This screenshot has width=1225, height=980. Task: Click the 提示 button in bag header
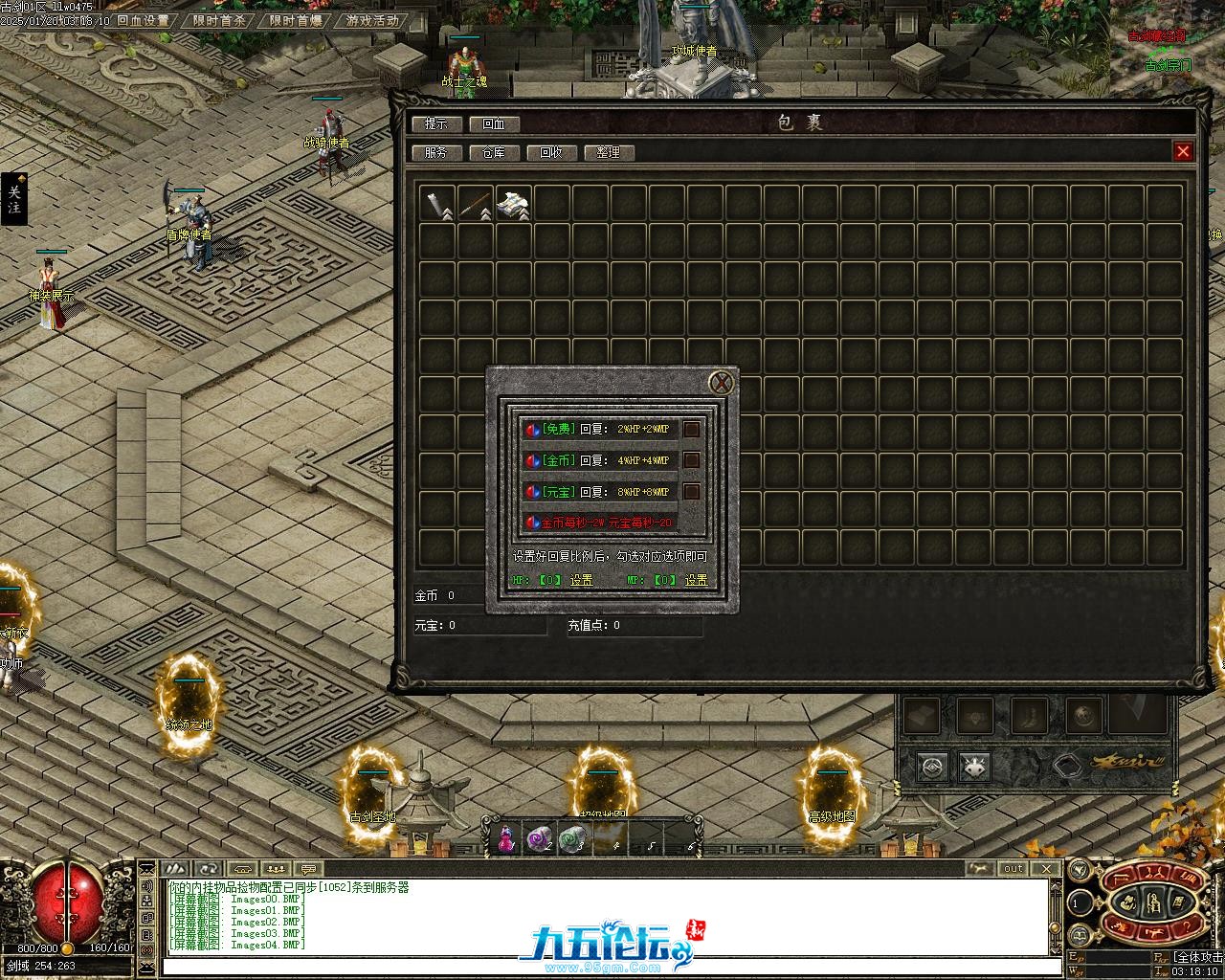pyautogui.click(x=436, y=123)
